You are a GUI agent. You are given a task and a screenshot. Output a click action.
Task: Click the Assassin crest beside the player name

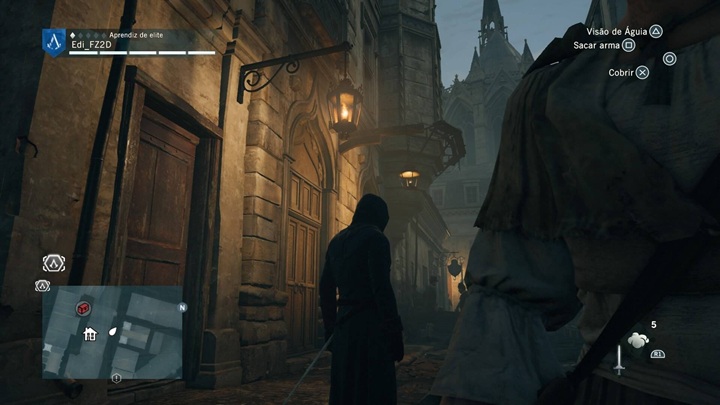(x=53, y=41)
